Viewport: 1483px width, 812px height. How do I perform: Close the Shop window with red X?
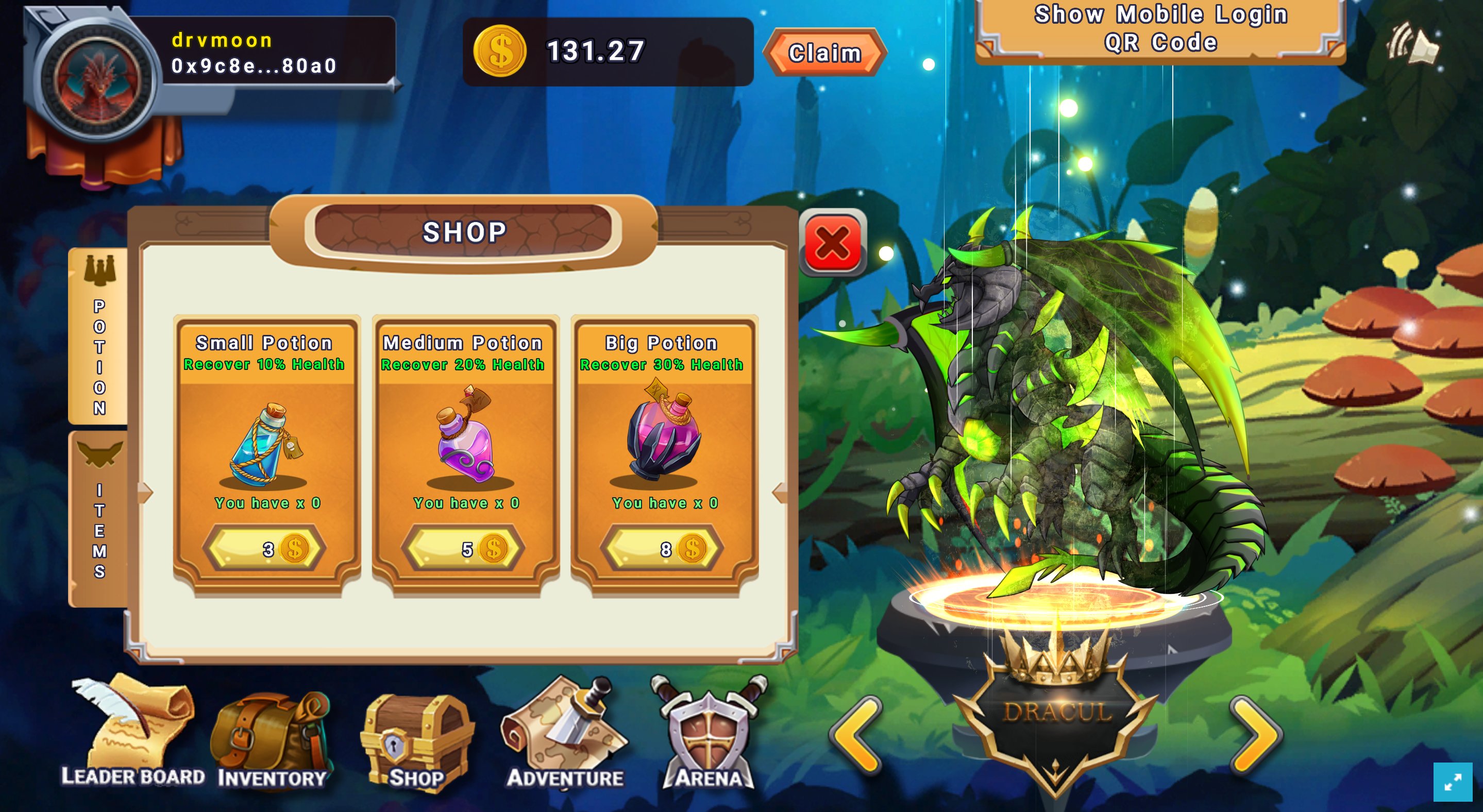click(833, 243)
